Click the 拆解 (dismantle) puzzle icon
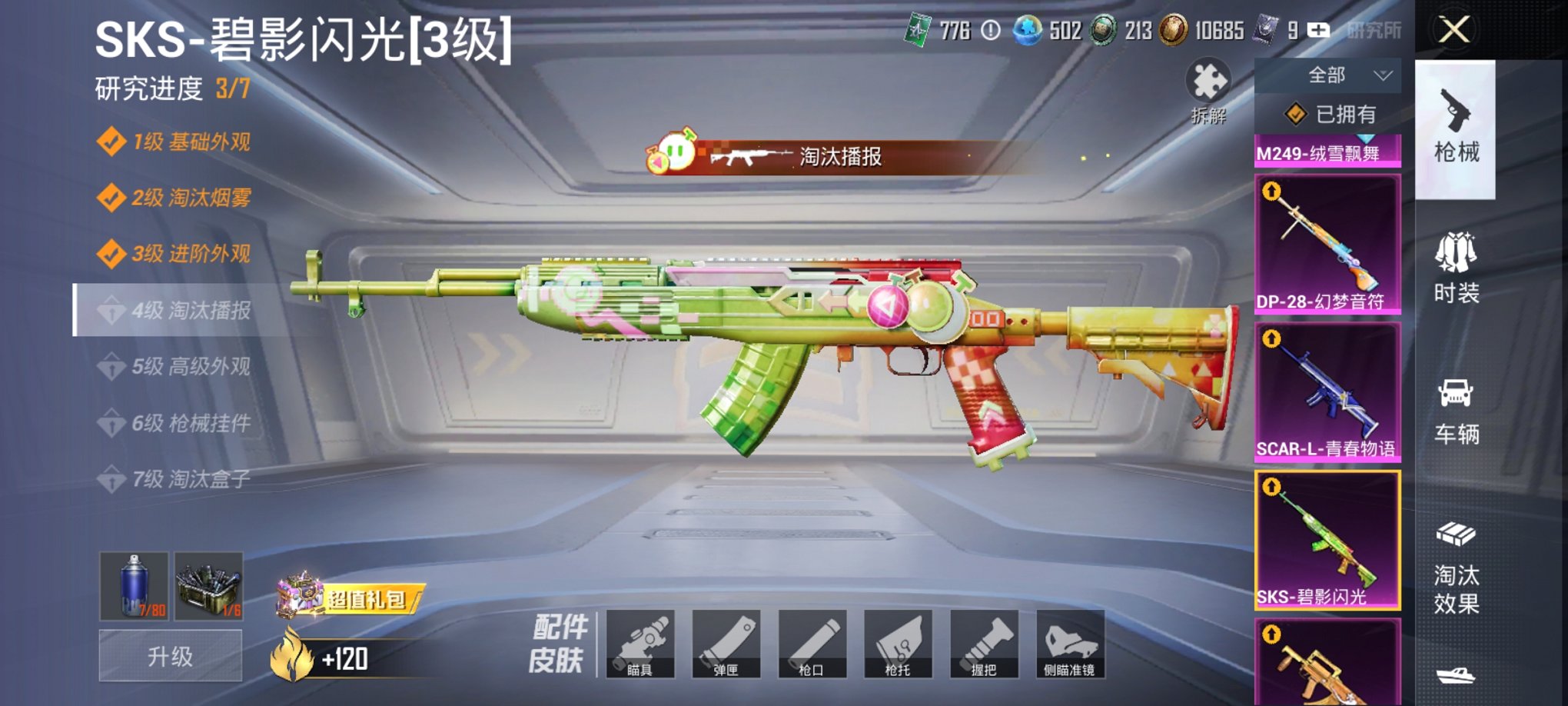The height and width of the screenshot is (706, 1568). [1210, 85]
